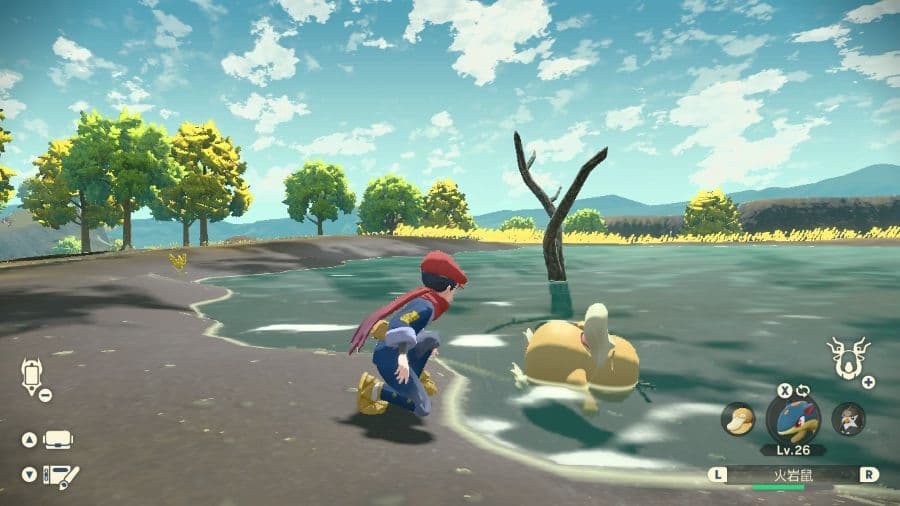
Task: Open the satchel bag icon
Action: point(58,440)
